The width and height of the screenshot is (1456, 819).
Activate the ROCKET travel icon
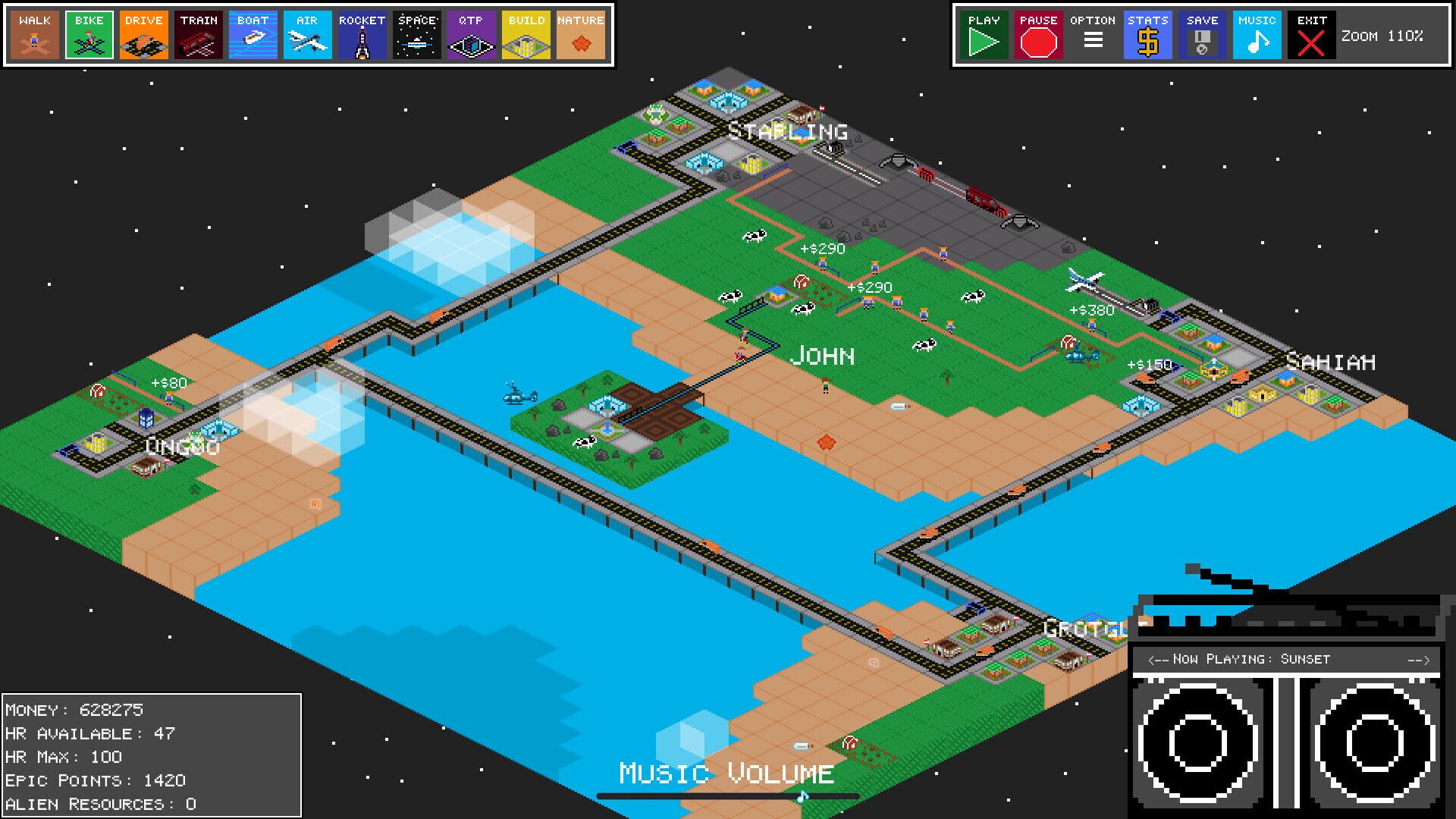362,34
